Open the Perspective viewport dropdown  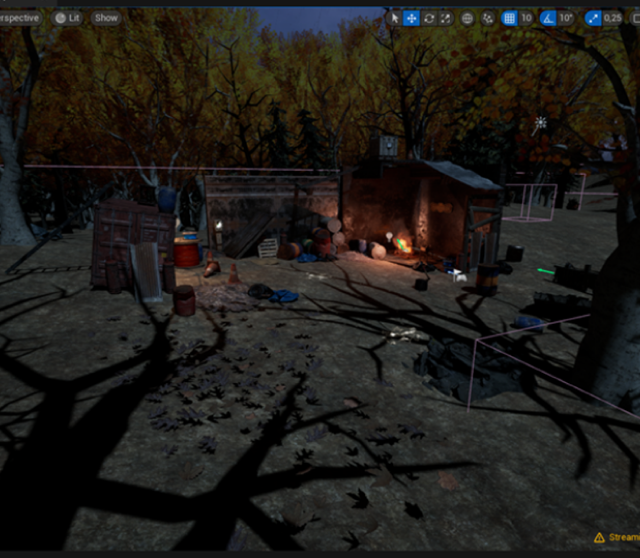point(20,18)
